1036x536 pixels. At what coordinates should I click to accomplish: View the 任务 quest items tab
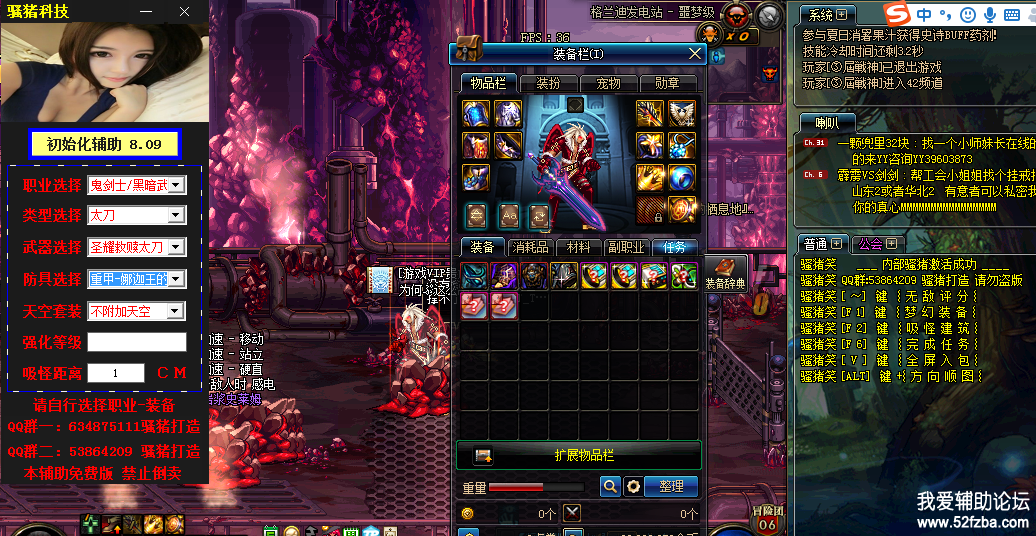(674, 247)
